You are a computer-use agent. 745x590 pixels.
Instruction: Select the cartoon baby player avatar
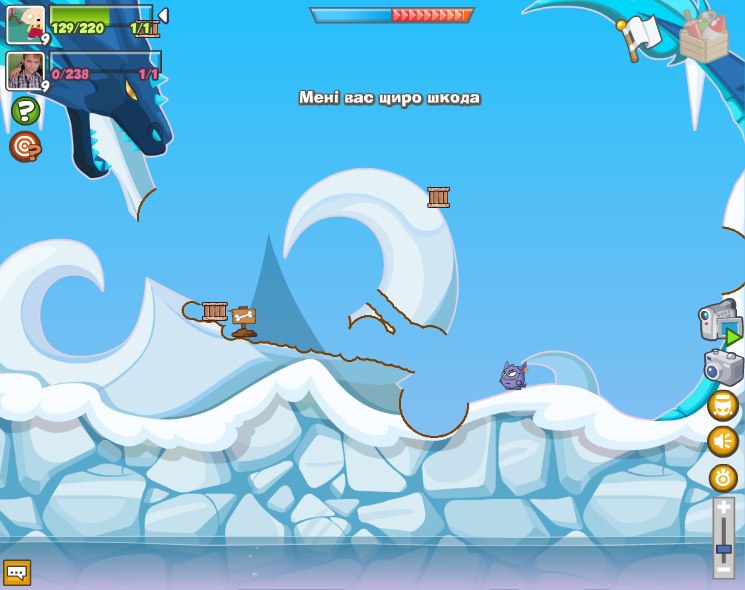[x=26, y=24]
